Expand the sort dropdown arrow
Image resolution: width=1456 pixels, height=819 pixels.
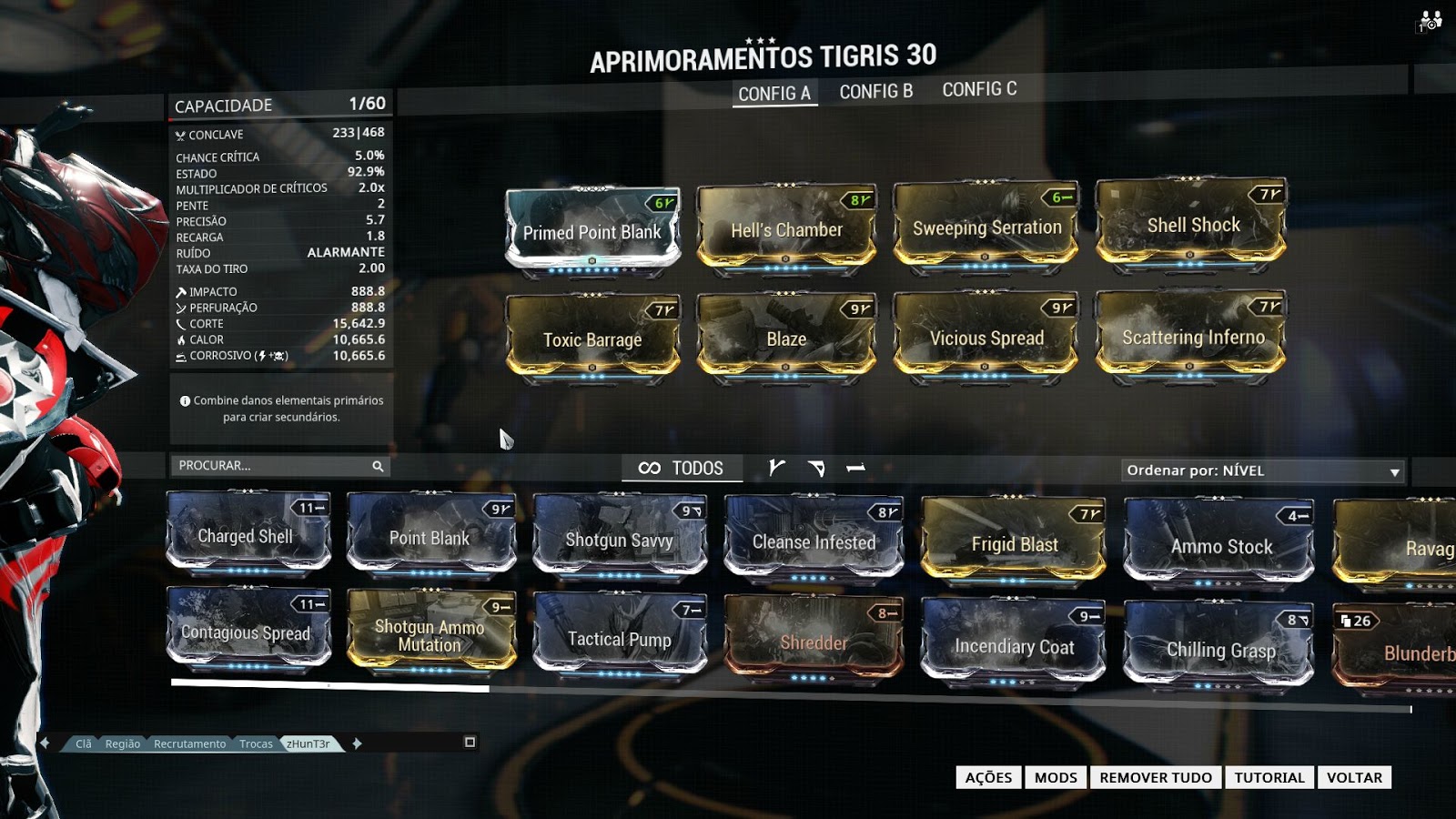point(1394,471)
